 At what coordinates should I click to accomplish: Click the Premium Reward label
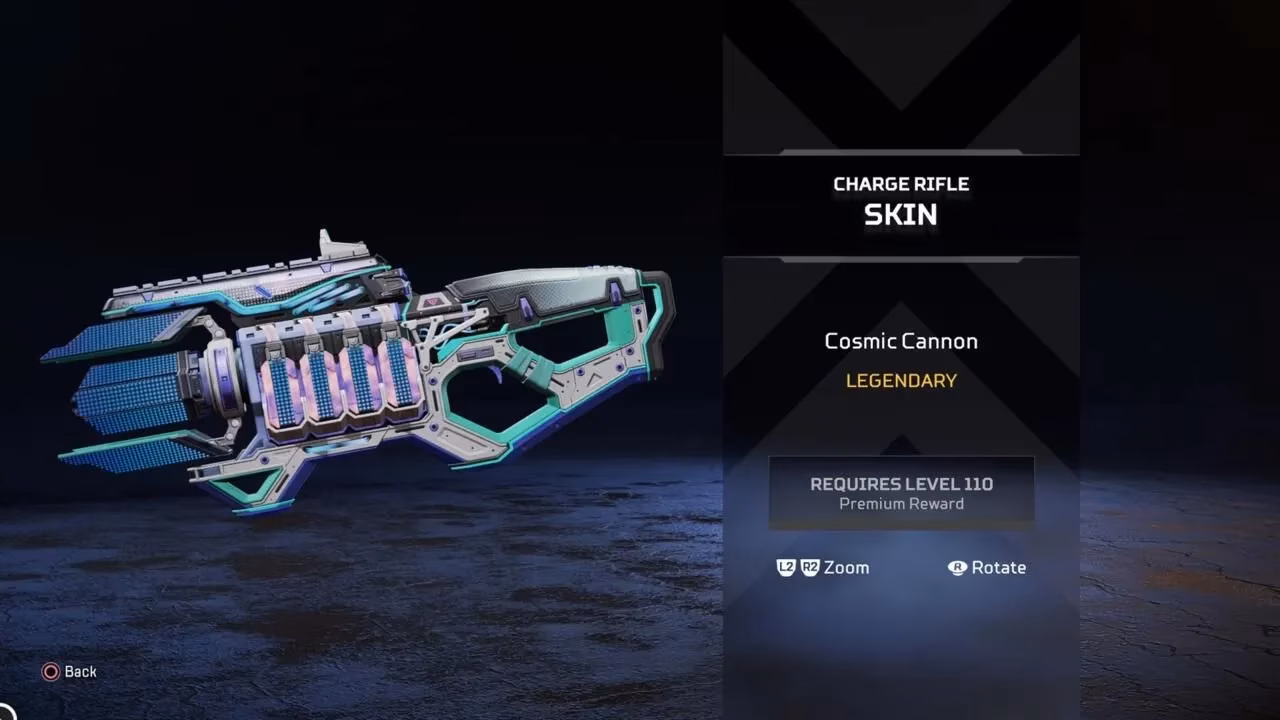click(x=900, y=504)
